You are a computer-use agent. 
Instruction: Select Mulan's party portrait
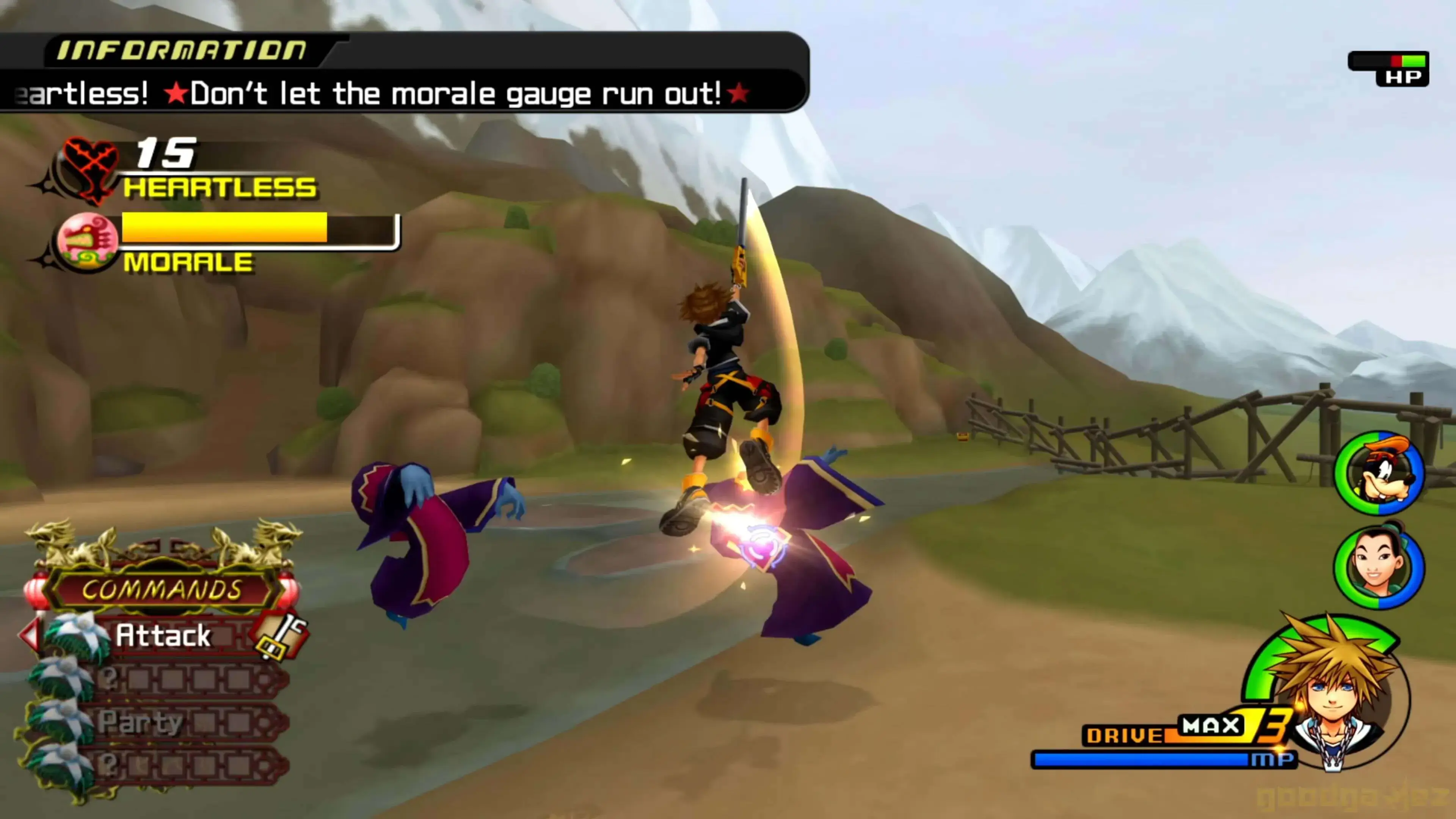pyautogui.click(x=1379, y=567)
